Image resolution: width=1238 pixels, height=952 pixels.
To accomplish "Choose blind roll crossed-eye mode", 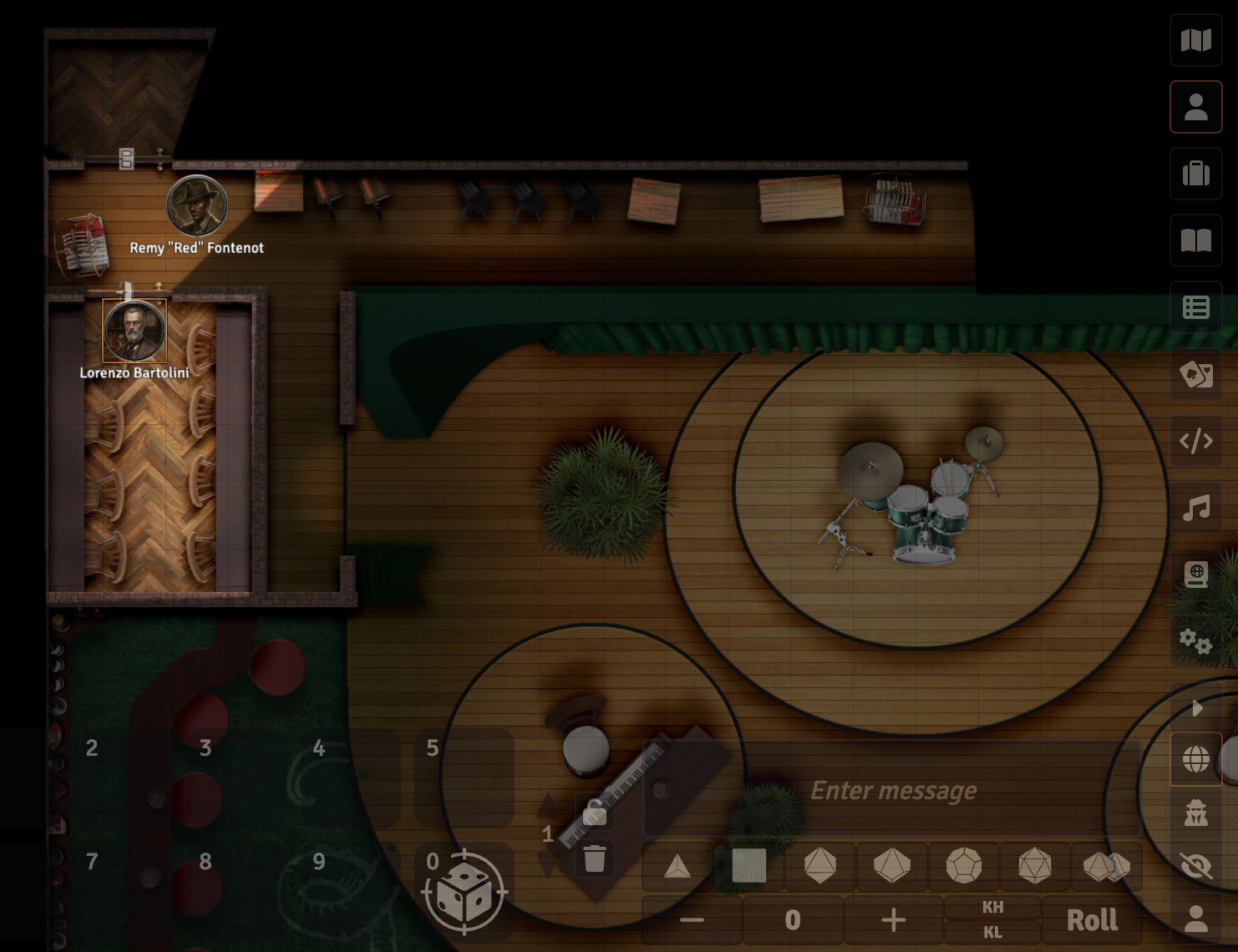I will pyautogui.click(x=1195, y=865).
